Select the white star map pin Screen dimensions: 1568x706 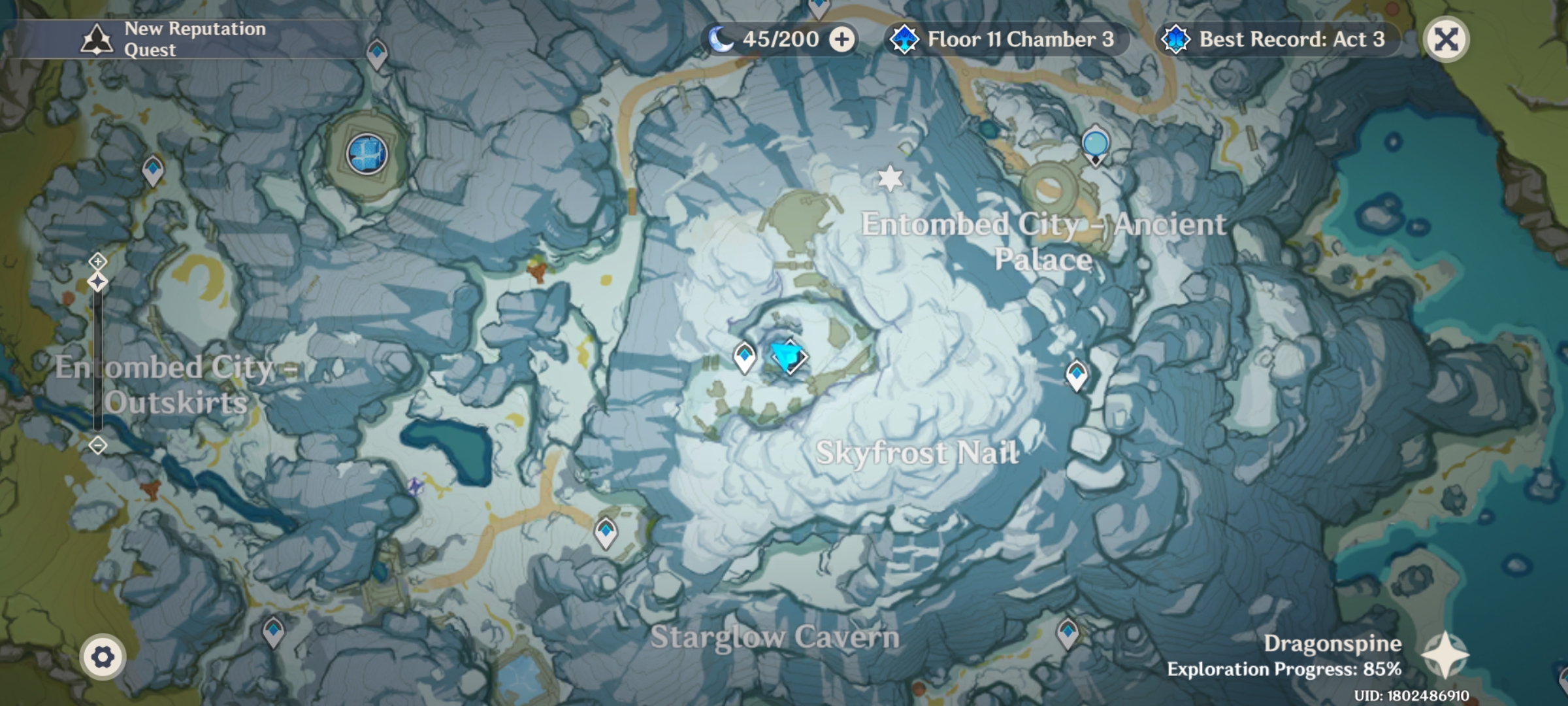(890, 178)
